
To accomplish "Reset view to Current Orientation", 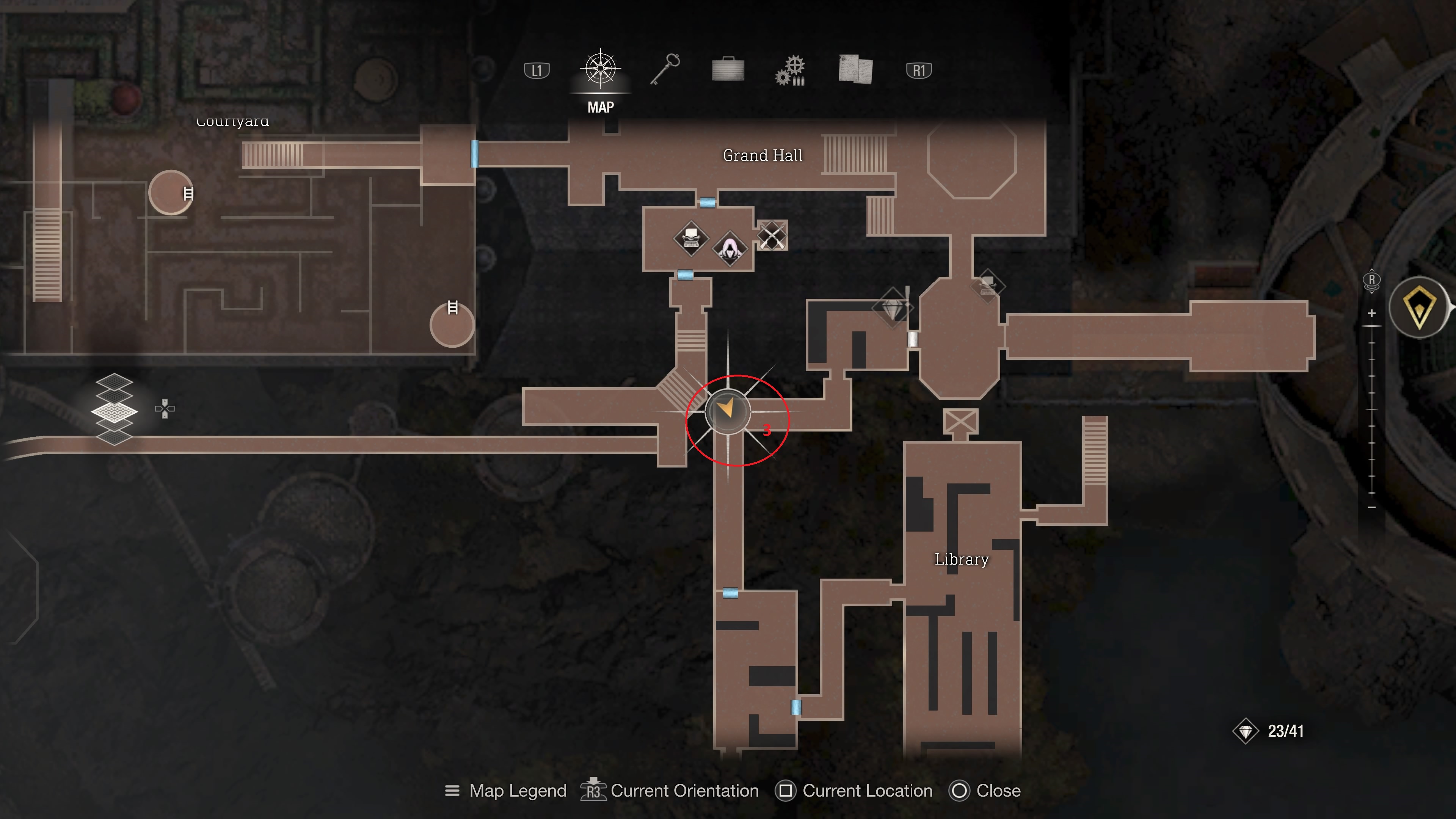I will (670, 791).
